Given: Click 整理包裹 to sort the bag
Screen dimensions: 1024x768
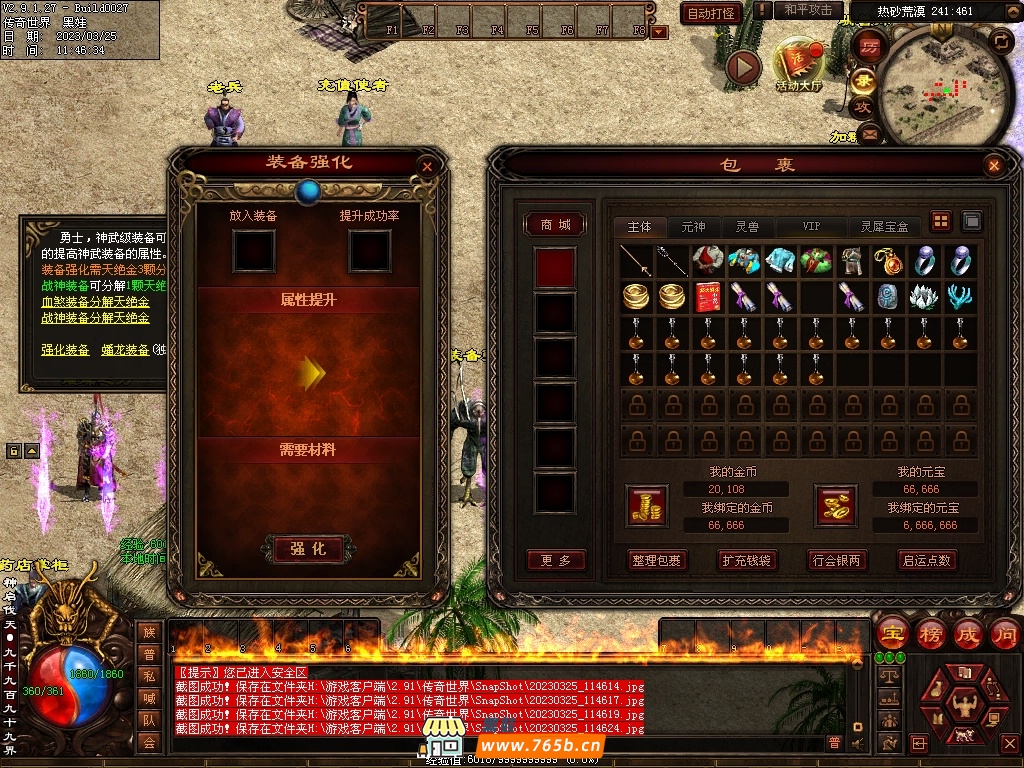Looking at the screenshot, I should 656,561.
